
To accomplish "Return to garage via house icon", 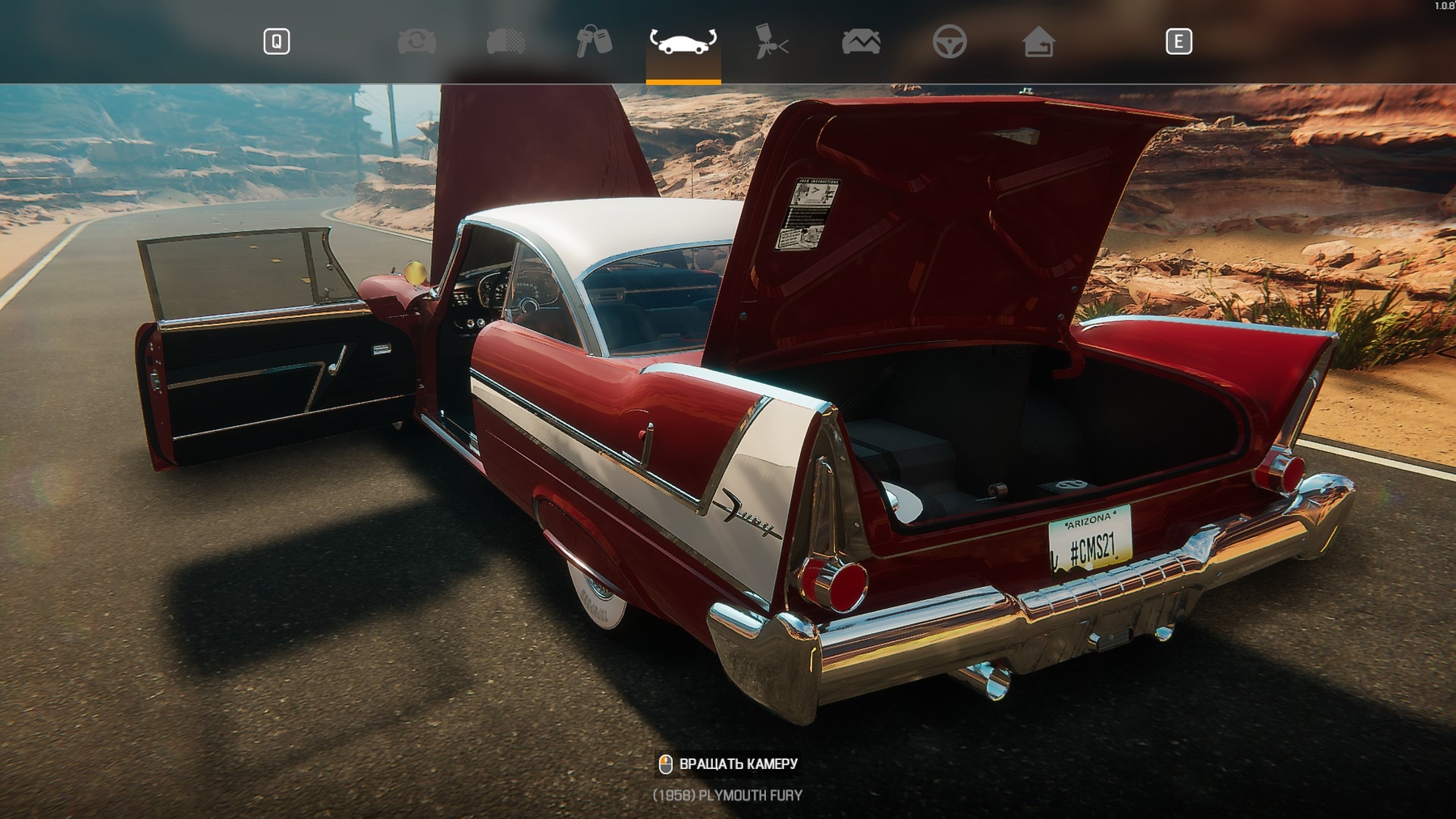I will [1038, 41].
